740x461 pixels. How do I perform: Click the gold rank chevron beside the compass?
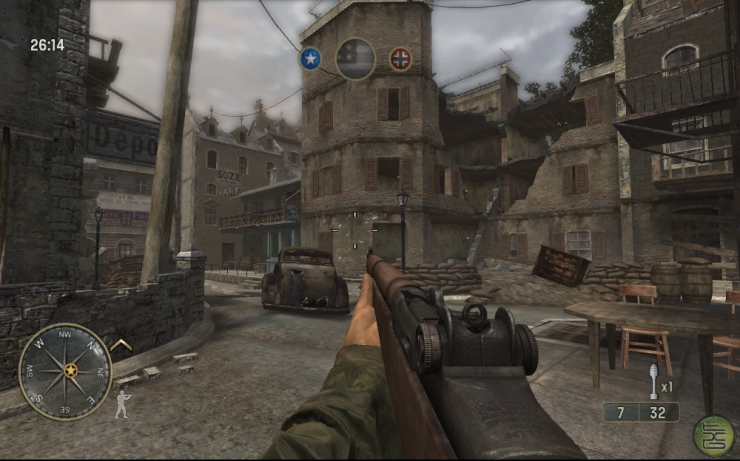pyautogui.click(x=122, y=346)
